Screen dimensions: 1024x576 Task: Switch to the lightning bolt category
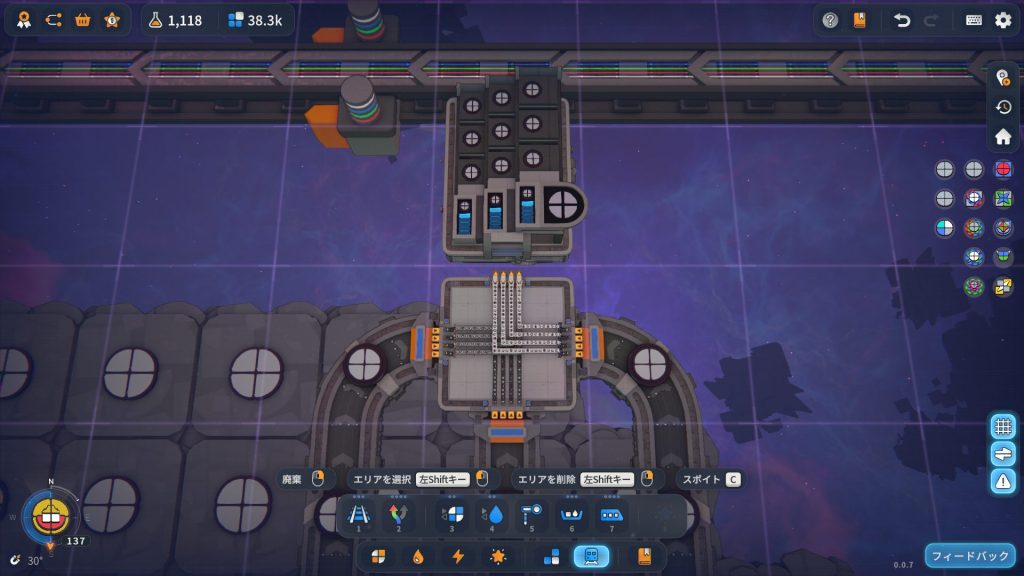458,556
